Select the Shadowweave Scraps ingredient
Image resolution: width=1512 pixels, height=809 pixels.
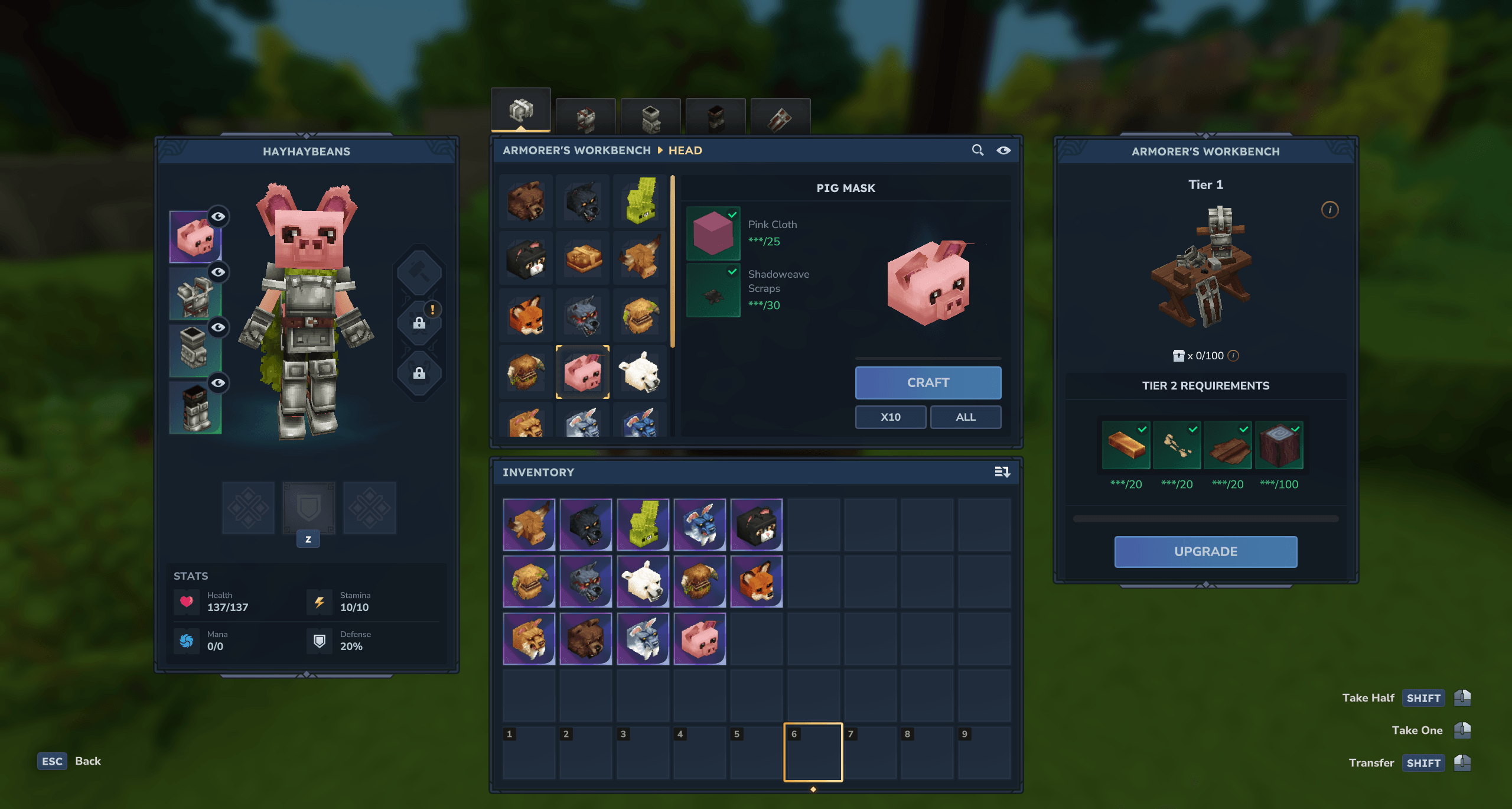pos(713,290)
